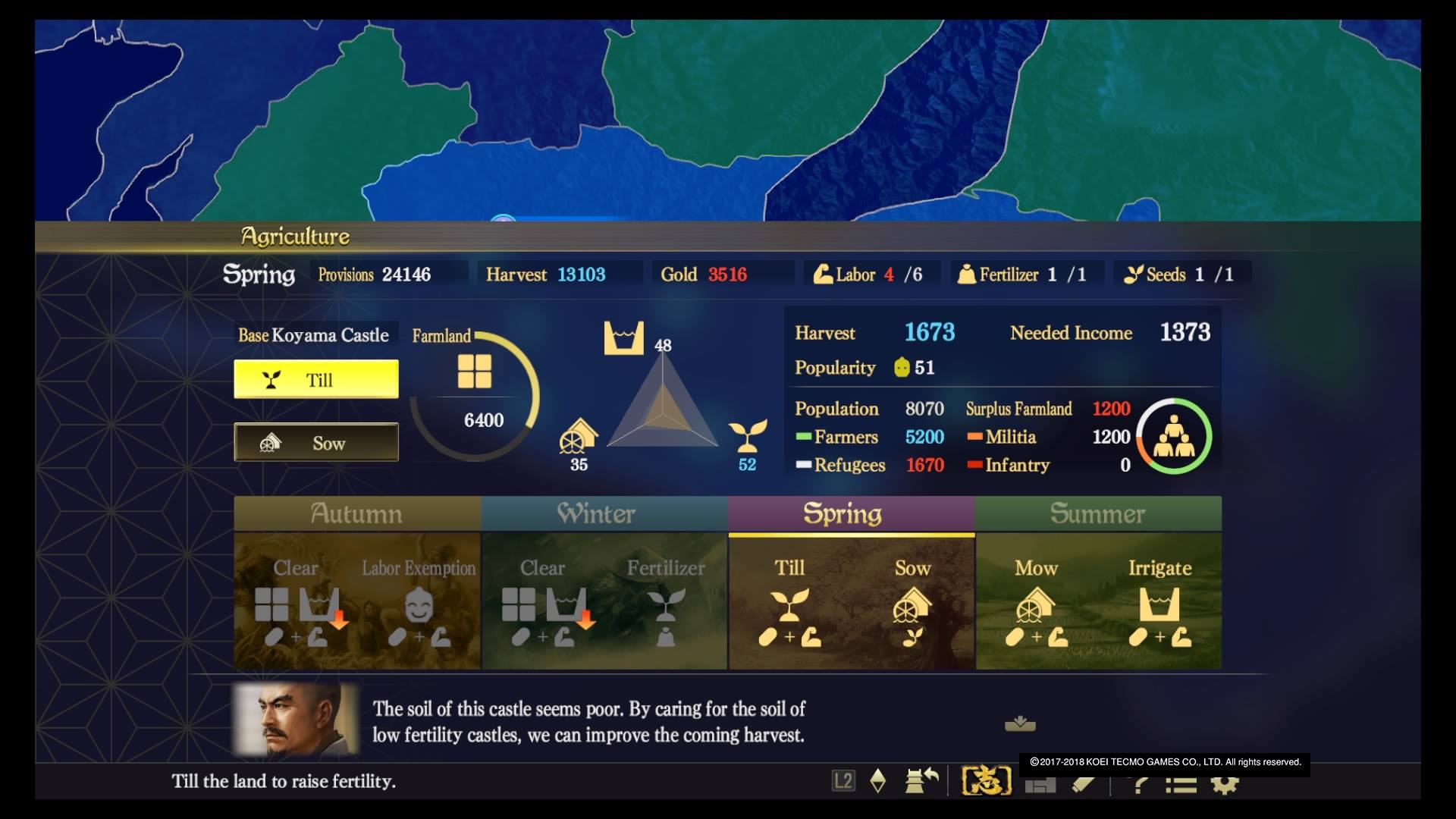The width and height of the screenshot is (1456, 819).
Task: Select the Irrigate action under Summer
Action: [1159, 604]
